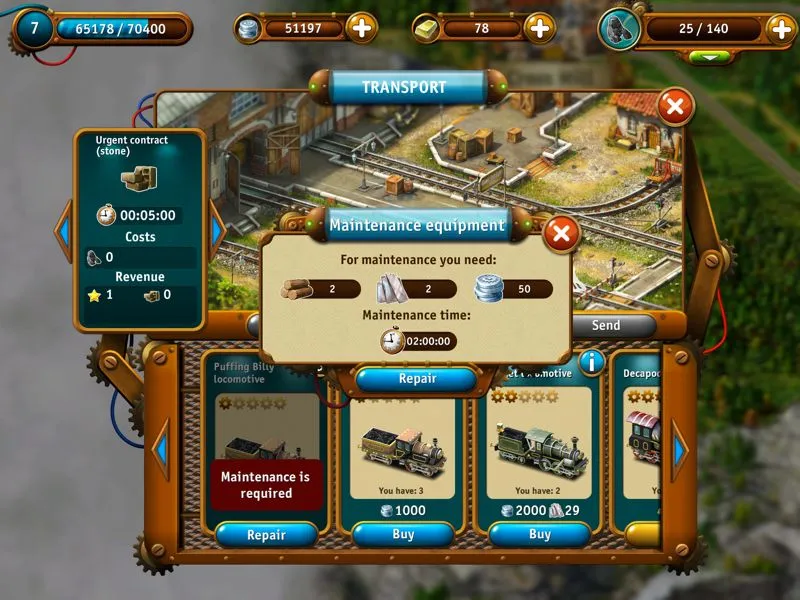
Task: Add gold bars using the plus button
Action: [540, 28]
